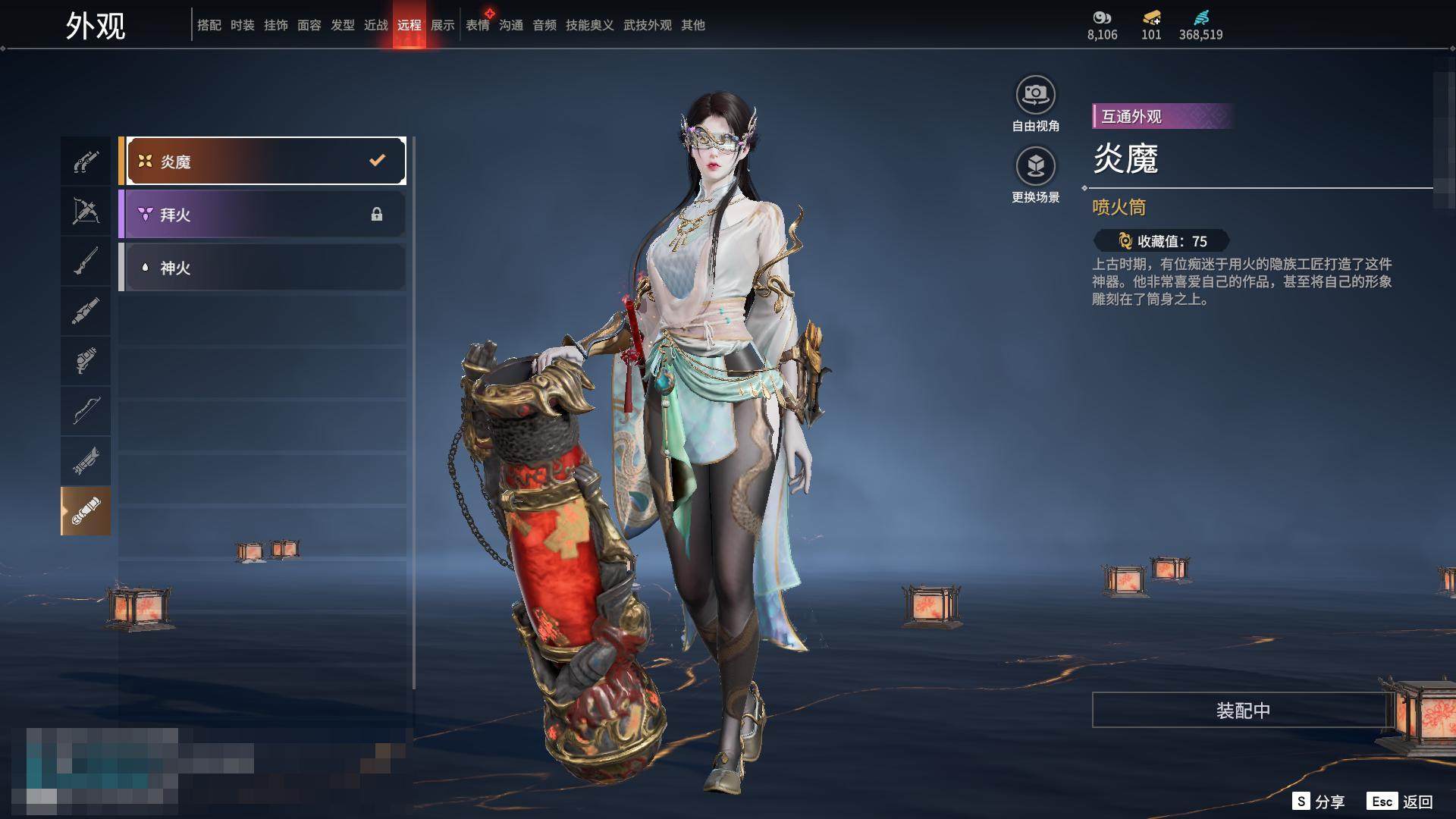Click the 装配中 equip button
Image resolution: width=1456 pixels, height=819 pixels.
(x=1242, y=711)
